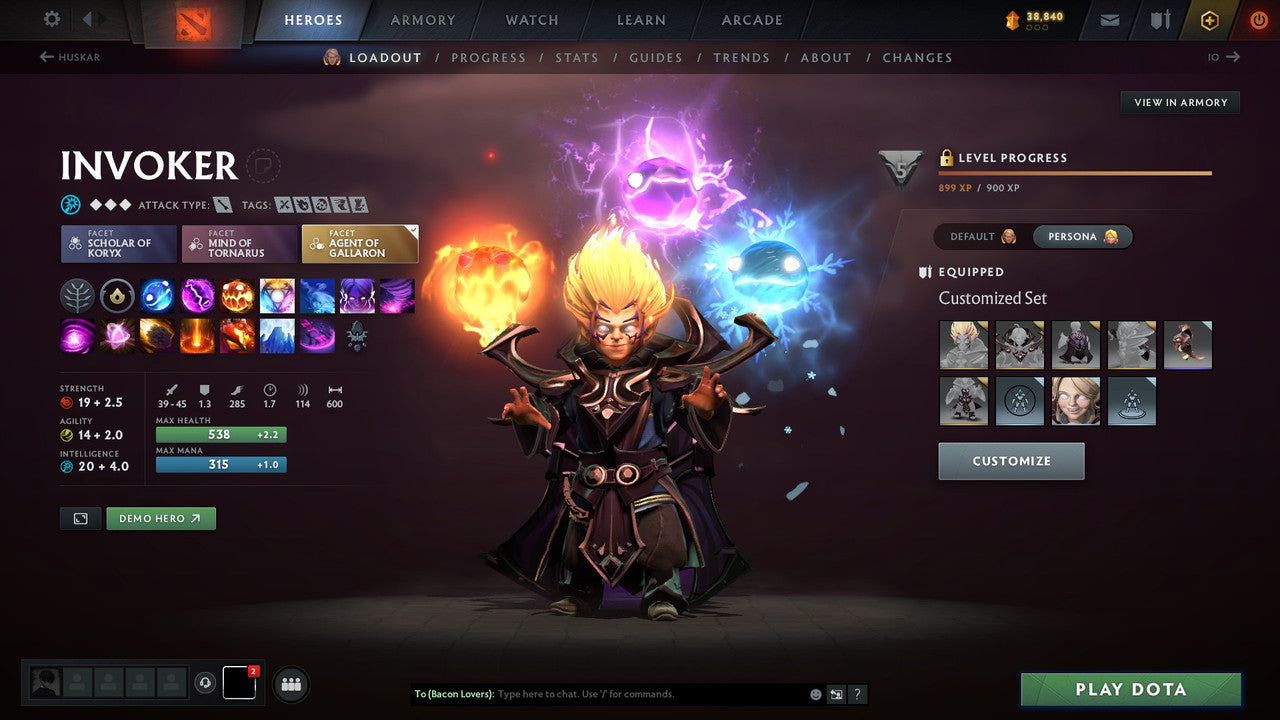Open the CUSTOMIZE loadout button

tap(1011, 461)
